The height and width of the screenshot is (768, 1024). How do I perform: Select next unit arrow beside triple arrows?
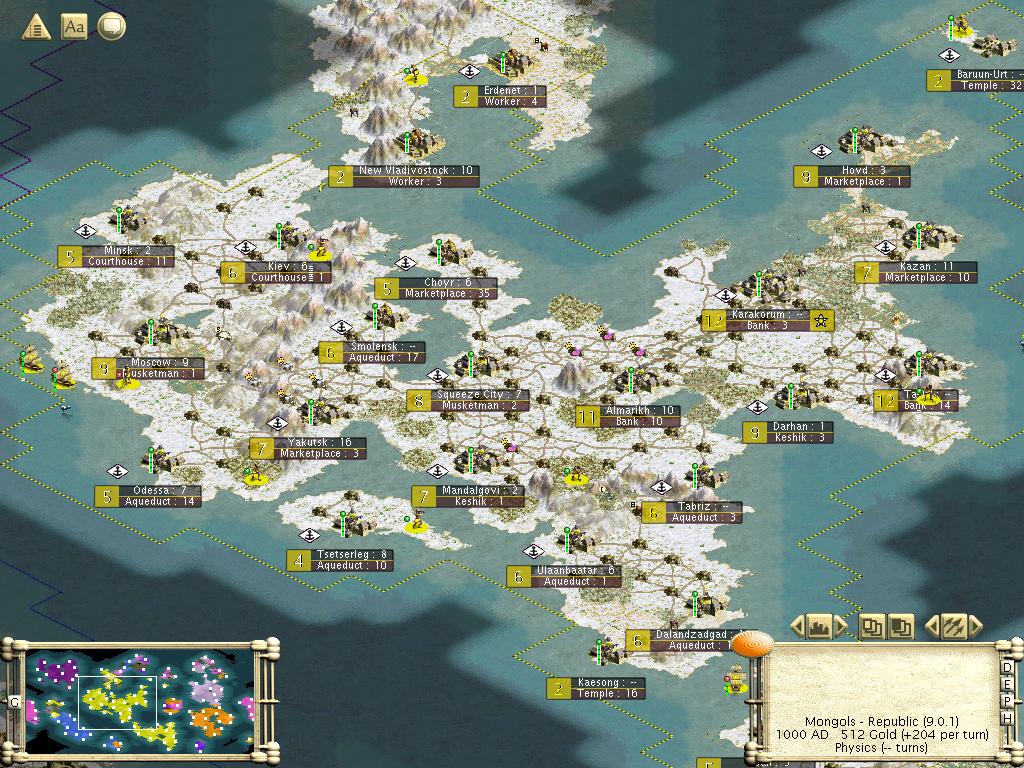point(974,627)
